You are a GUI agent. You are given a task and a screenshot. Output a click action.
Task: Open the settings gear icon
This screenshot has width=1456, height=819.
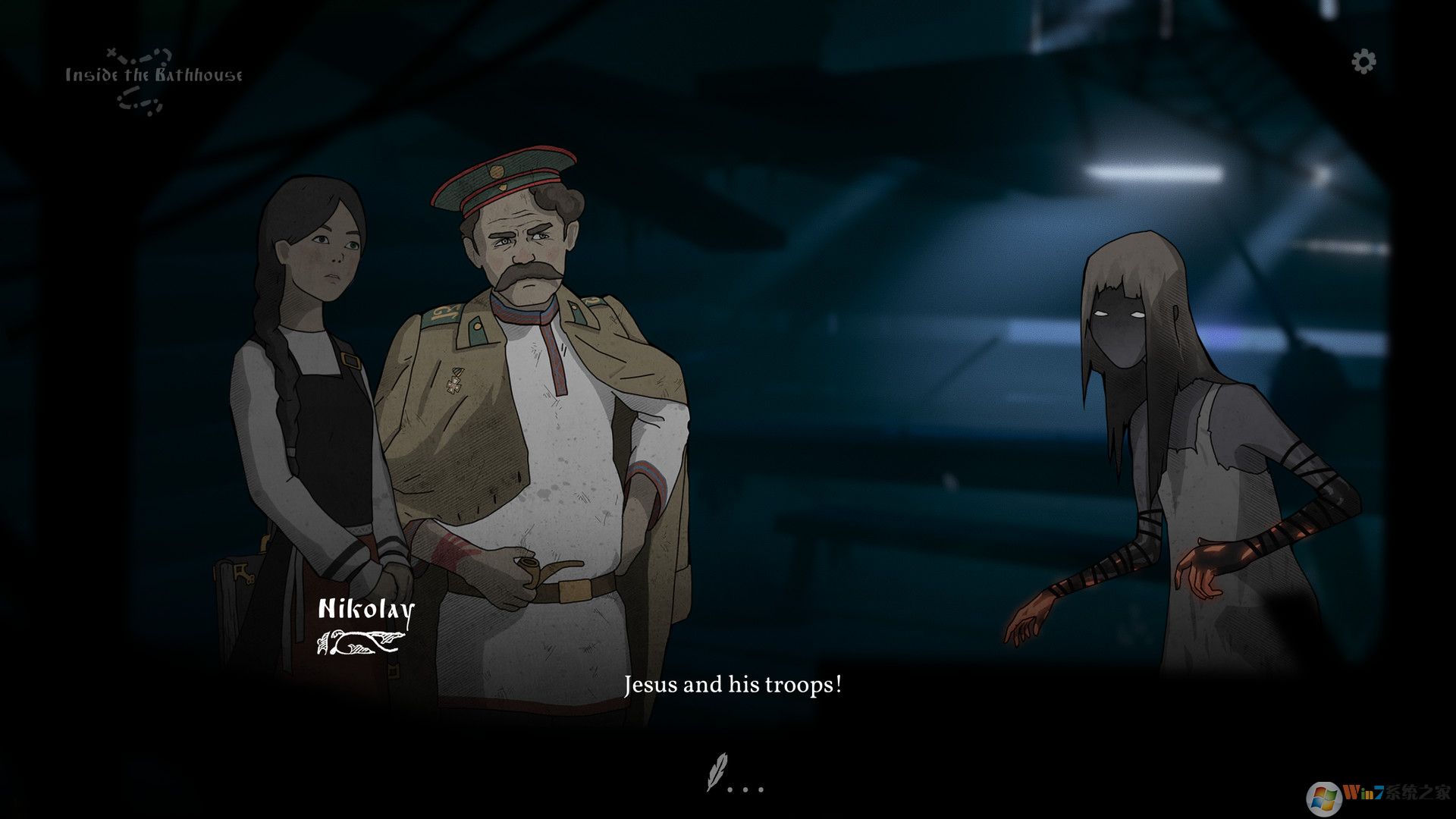click(x=1363, y=61)
